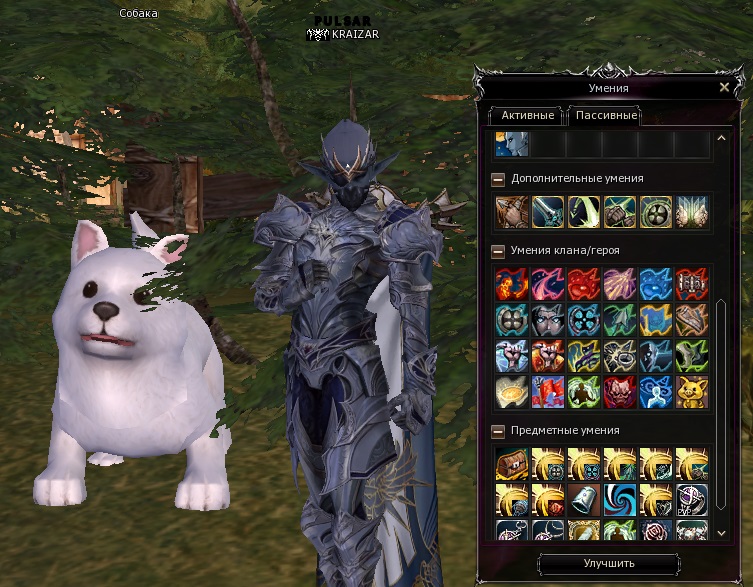Select the PVP ring skill icon
Image resolution: width=753 pixels, height=587 pixels.
[x=691, y=498]
